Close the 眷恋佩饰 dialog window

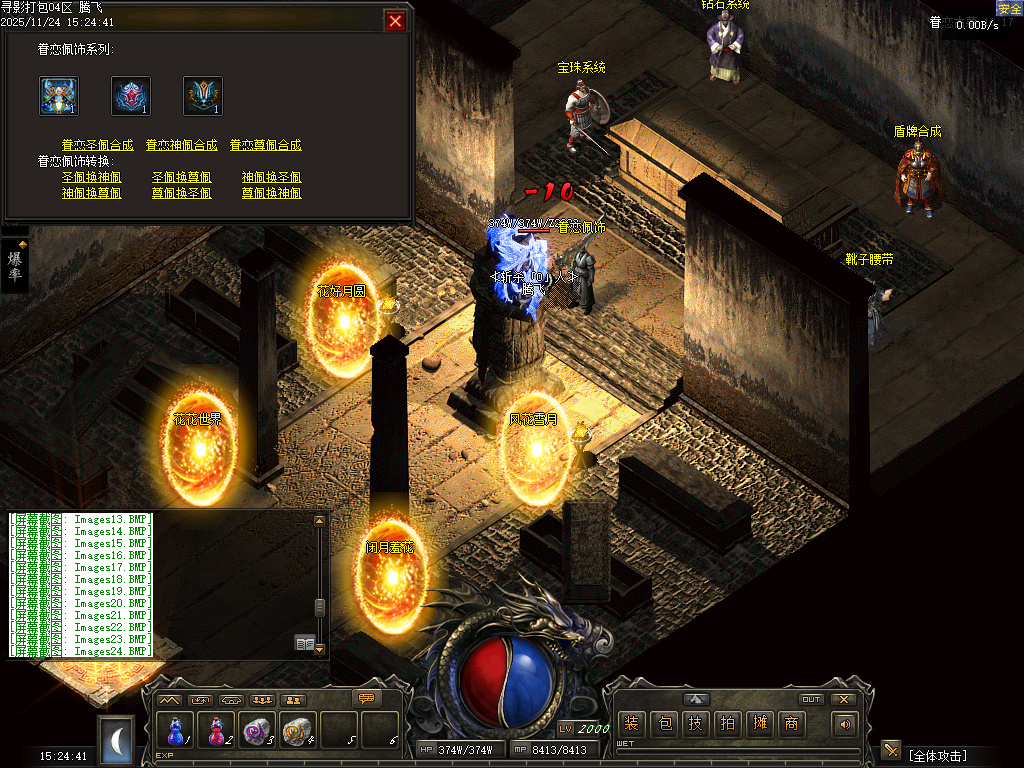(x=396, y=21)
